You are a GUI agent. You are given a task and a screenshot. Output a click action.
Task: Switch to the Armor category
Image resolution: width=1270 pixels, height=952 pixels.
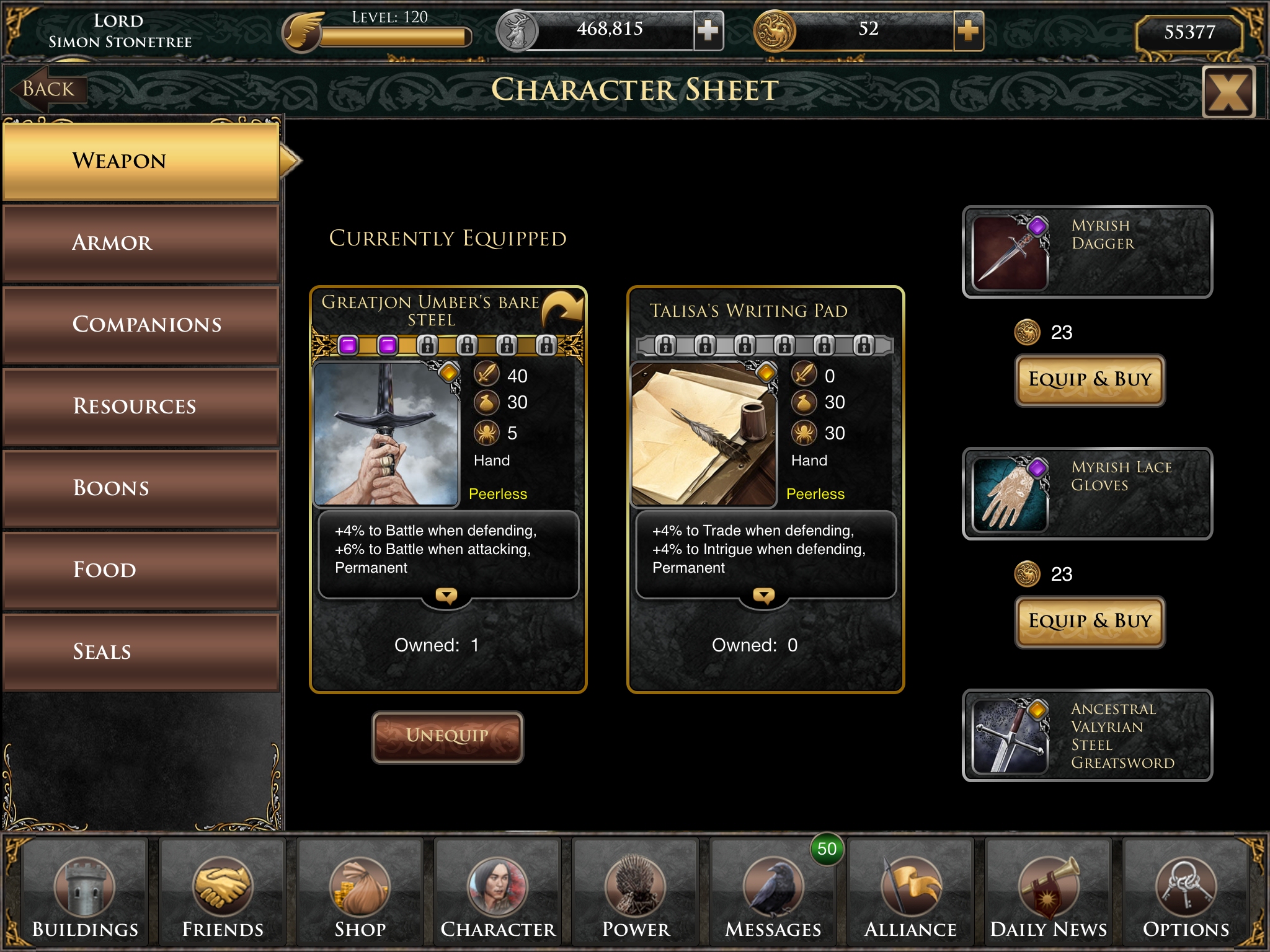(140, 243)
